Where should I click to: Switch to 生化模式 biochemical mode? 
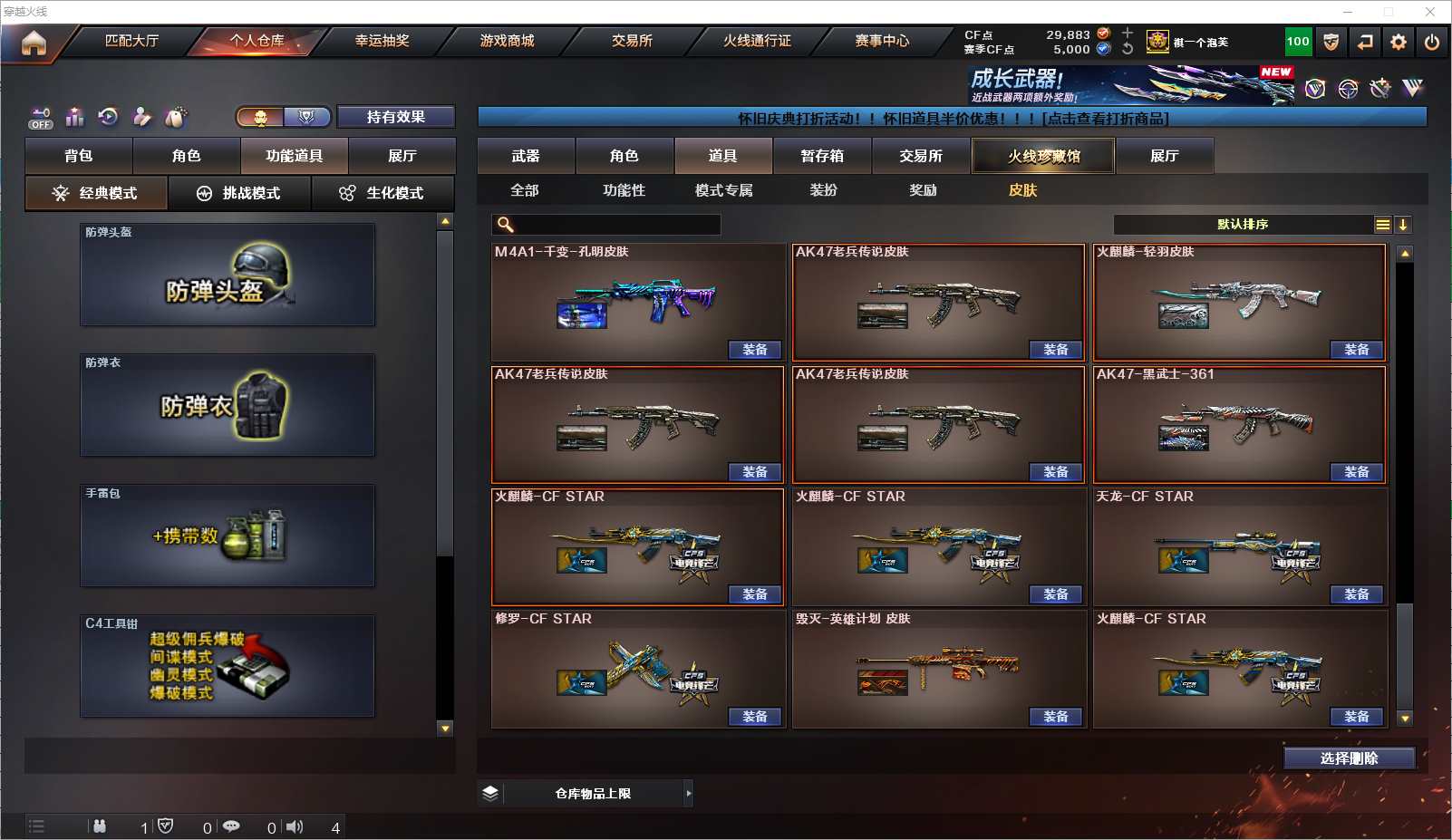point(382,193)
